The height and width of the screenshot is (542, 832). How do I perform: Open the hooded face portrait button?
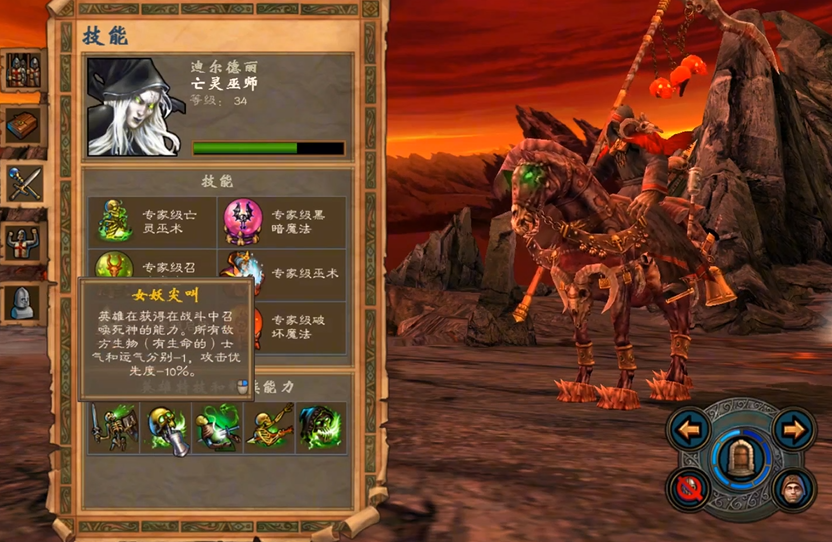click(792, 490)
